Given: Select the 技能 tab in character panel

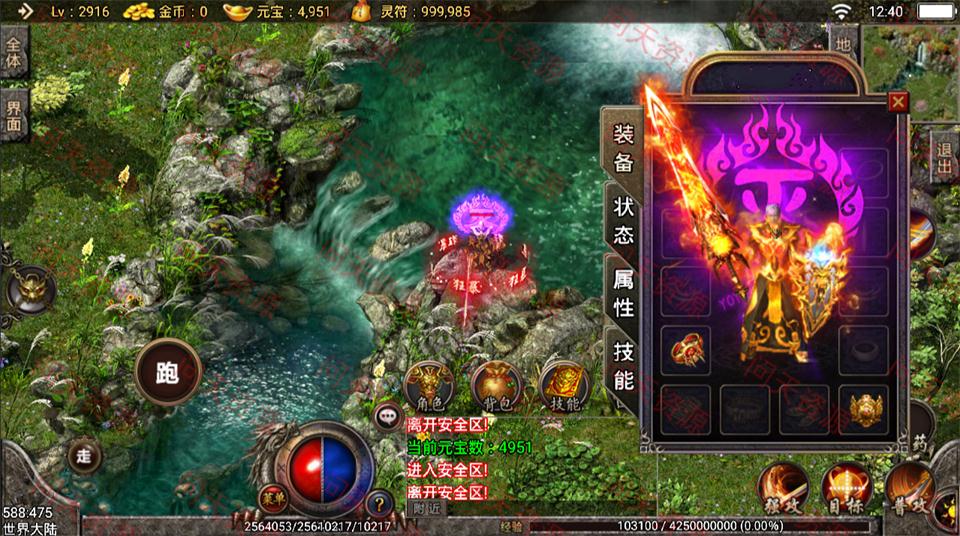Looking at the screenshot, I should (x=623, y=365).
